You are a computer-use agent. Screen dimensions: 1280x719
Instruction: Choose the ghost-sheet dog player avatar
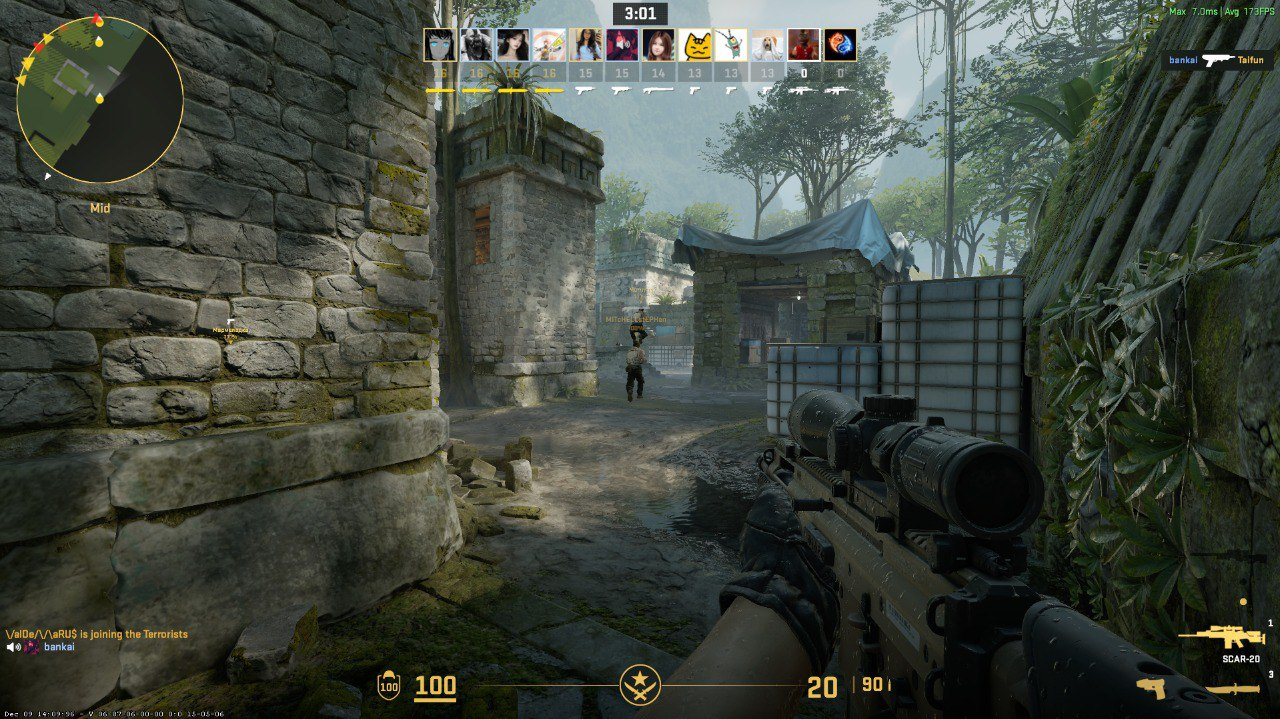coord(767,45)
